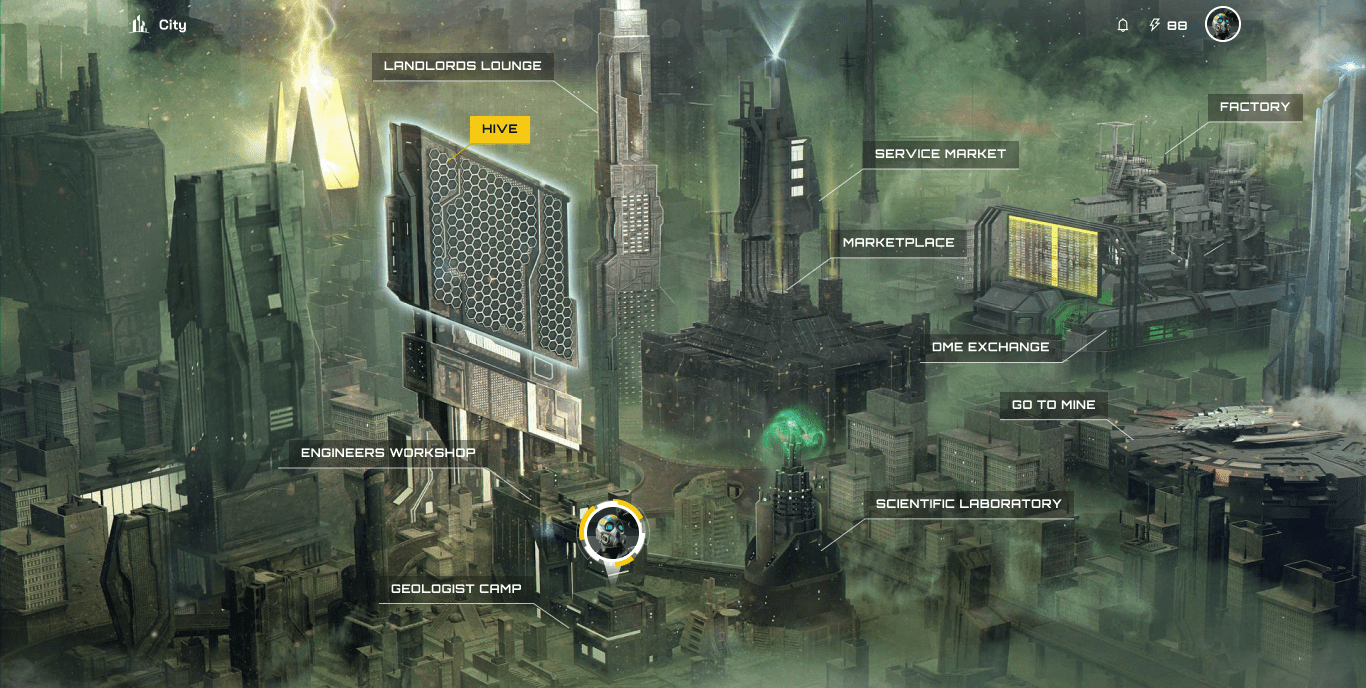This screenshot has width=1366, height=688.
Task: Open the DME Exchange
Action: click(990, 347)
